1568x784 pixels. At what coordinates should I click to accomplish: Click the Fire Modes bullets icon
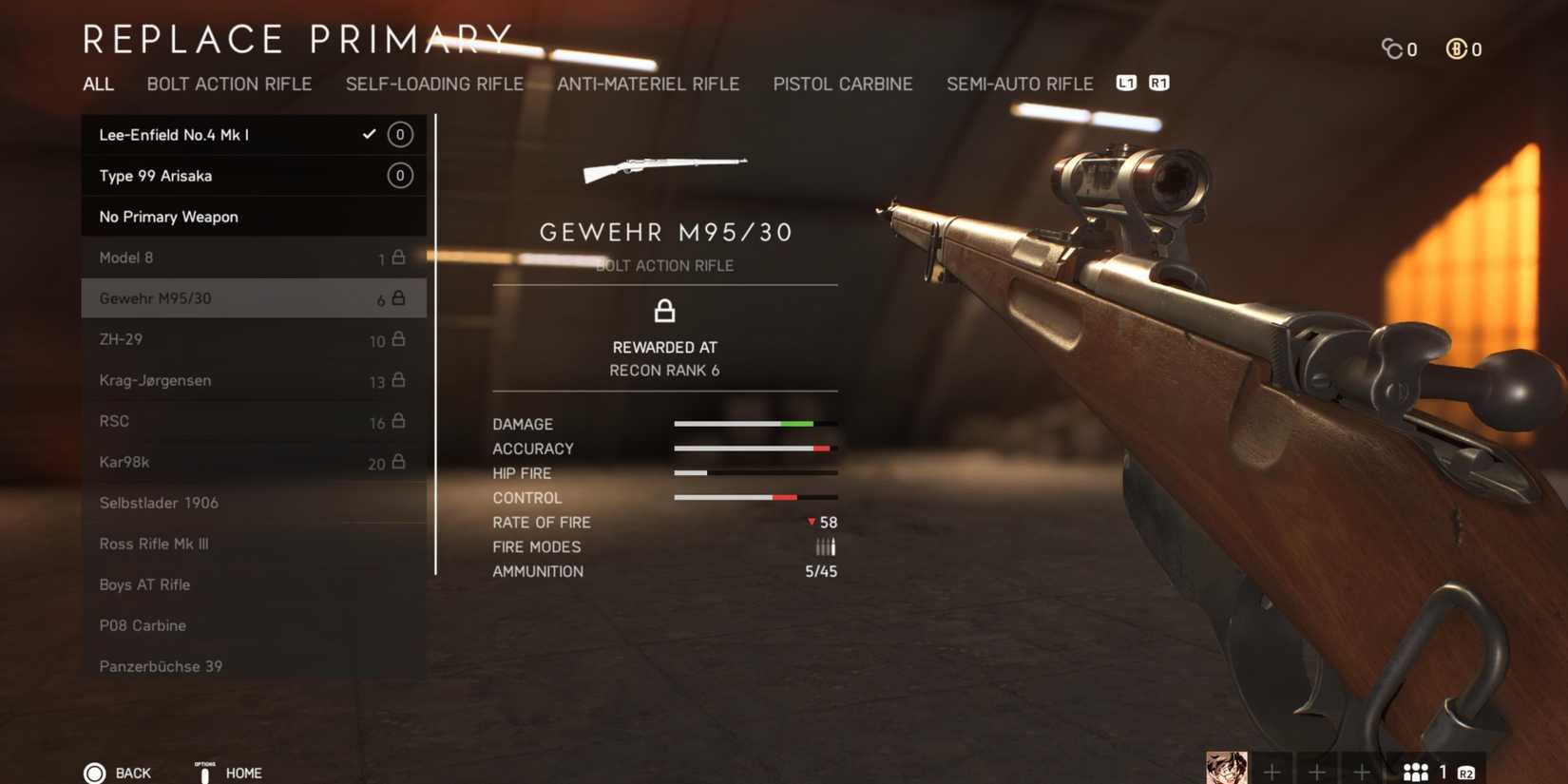pyautogui.click(x=825, y=546)
